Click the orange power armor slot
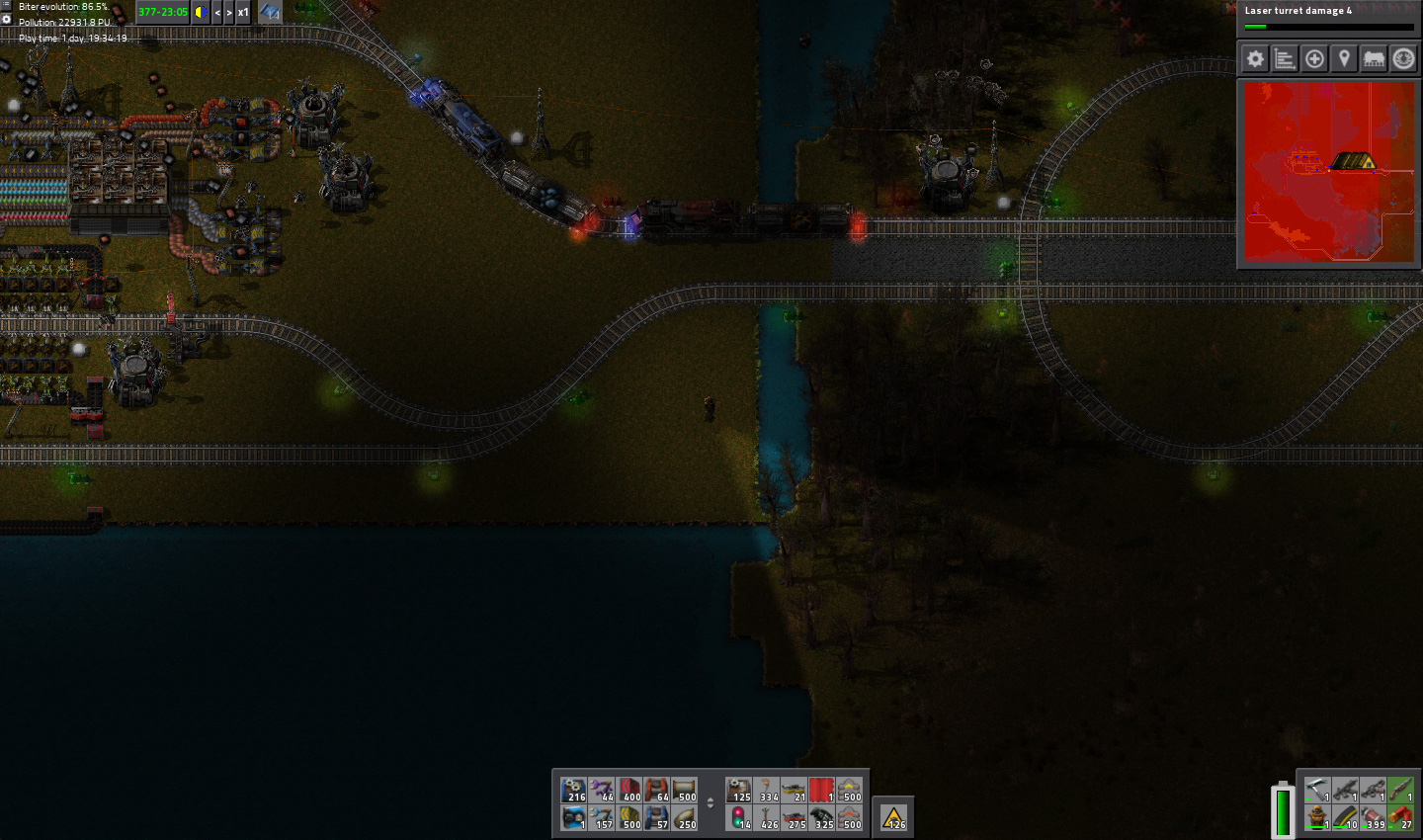The image size is (1423, 840). click(1317, 817)
